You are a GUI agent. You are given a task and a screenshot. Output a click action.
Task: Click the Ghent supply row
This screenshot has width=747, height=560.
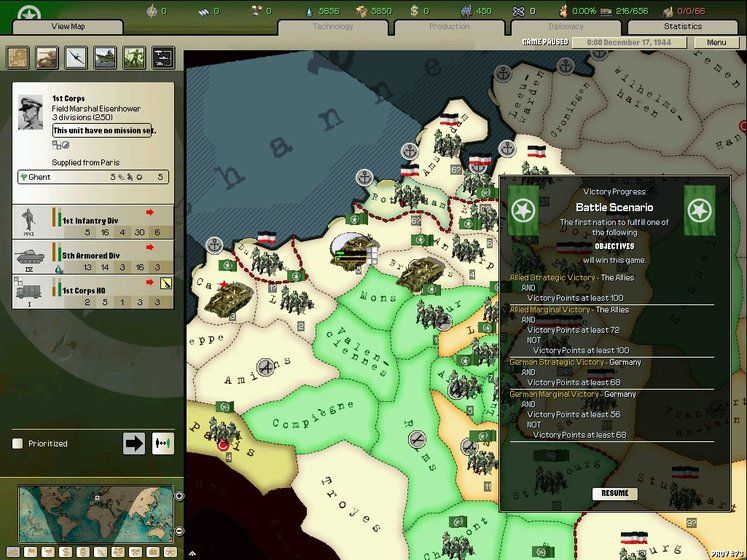[92, 177]
